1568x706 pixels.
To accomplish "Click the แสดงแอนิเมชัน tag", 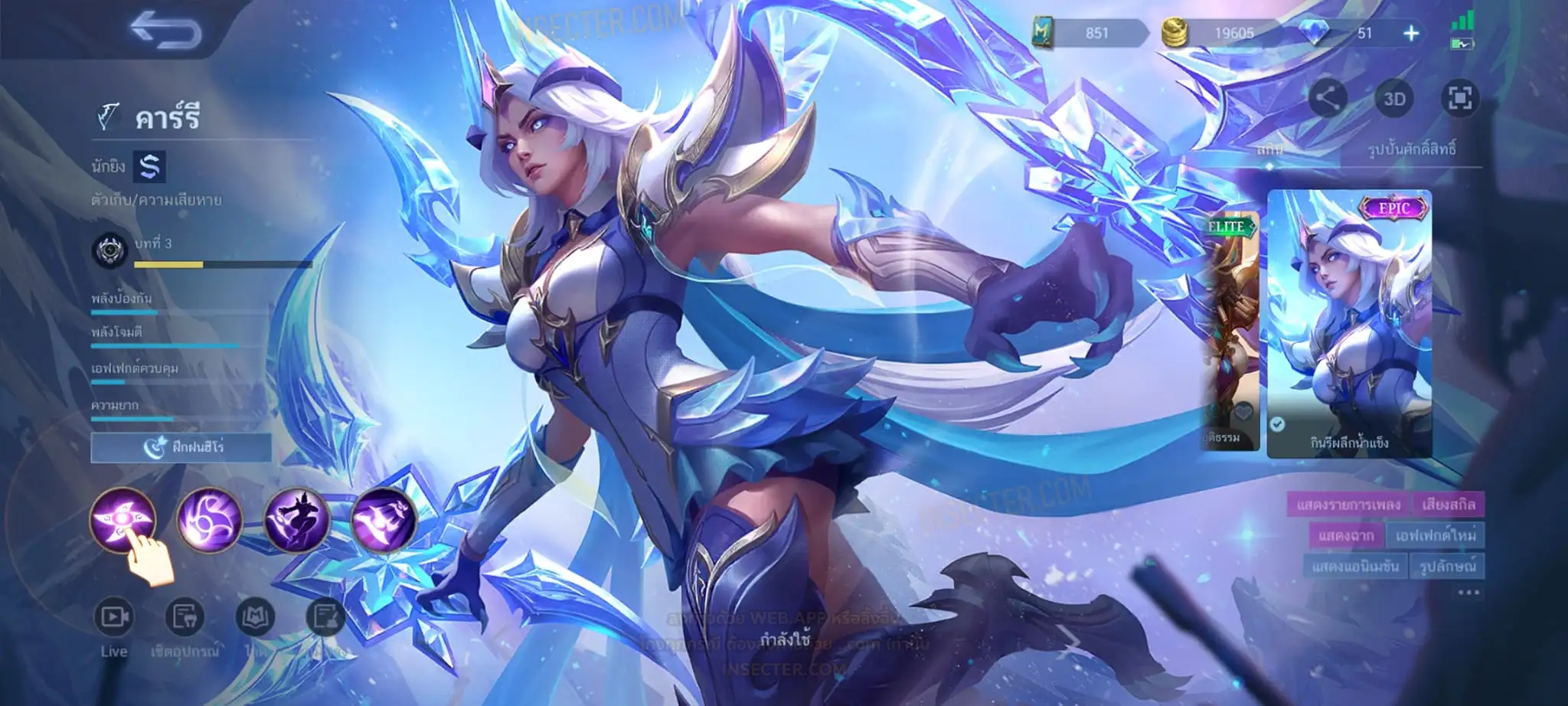I will pos(1355,567).
